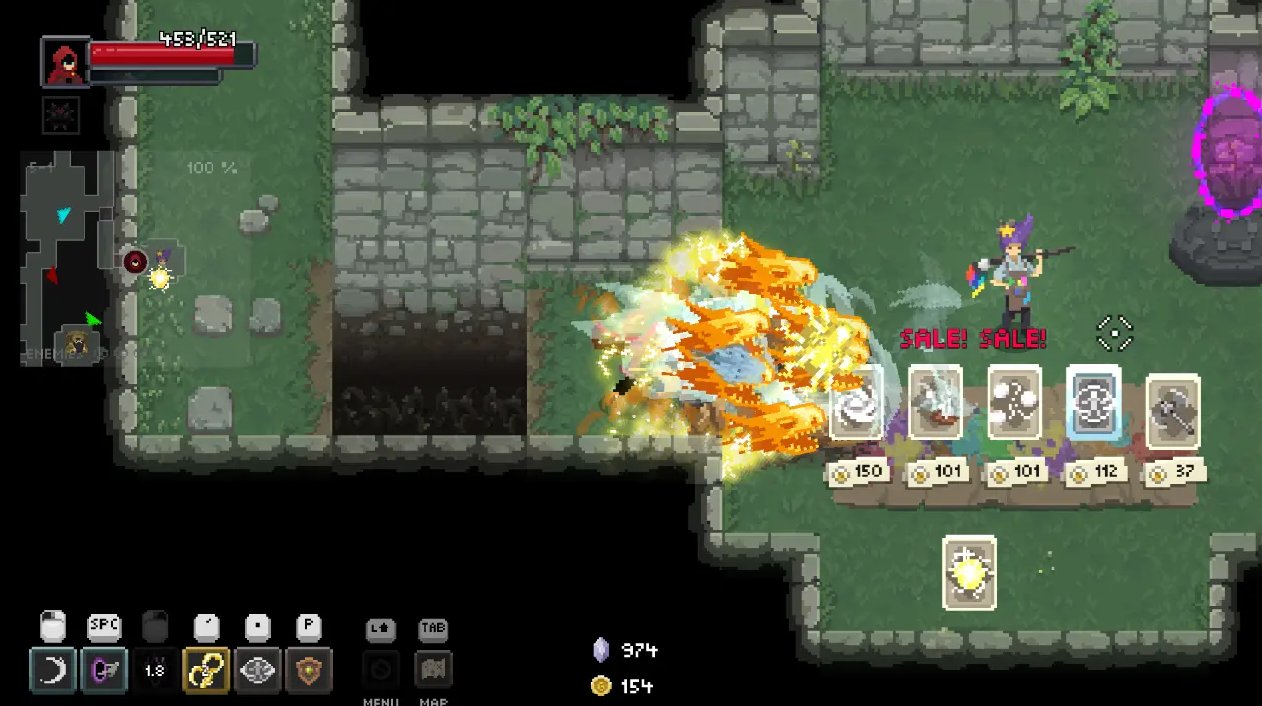Image resolution: width=1262 pixels, height=706 pixels.
Task: Select the bronze shield arcana slot
Action: click(x=309, y=670)
